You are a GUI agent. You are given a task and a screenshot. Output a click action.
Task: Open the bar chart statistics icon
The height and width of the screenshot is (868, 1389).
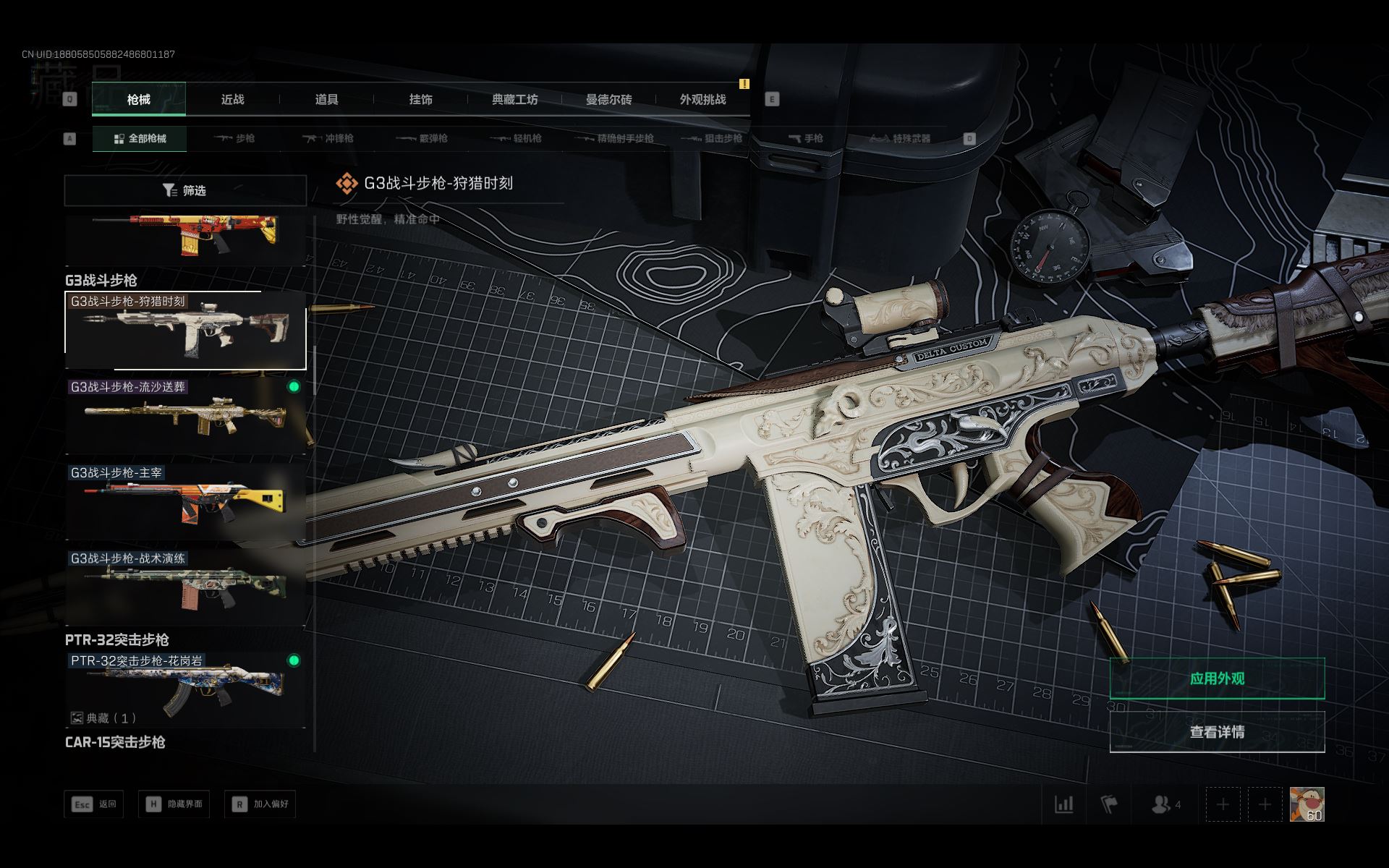pyautogui.click(x=1063, y=804)
